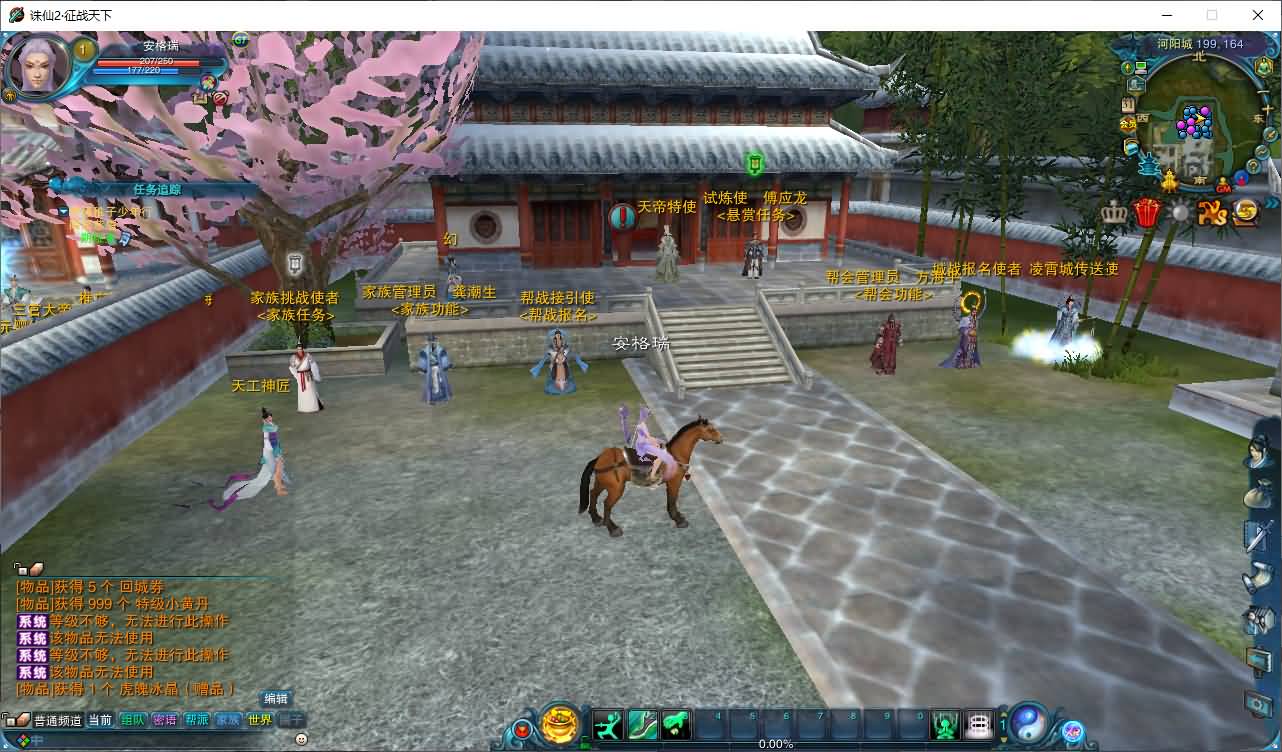
Task: Click the 编辑 edit button in chat
Action: point(276,699)
